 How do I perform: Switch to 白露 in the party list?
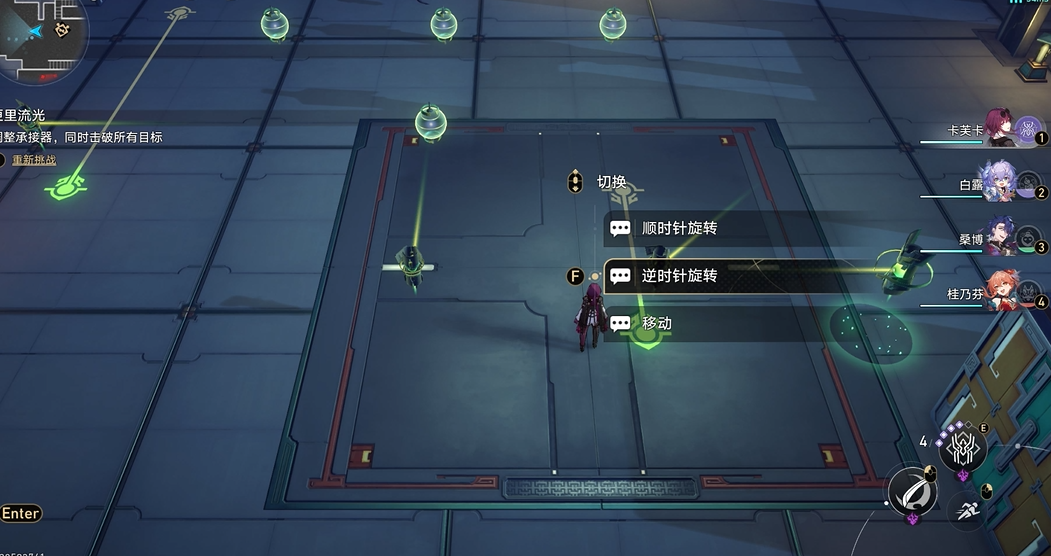point(1001,184)
